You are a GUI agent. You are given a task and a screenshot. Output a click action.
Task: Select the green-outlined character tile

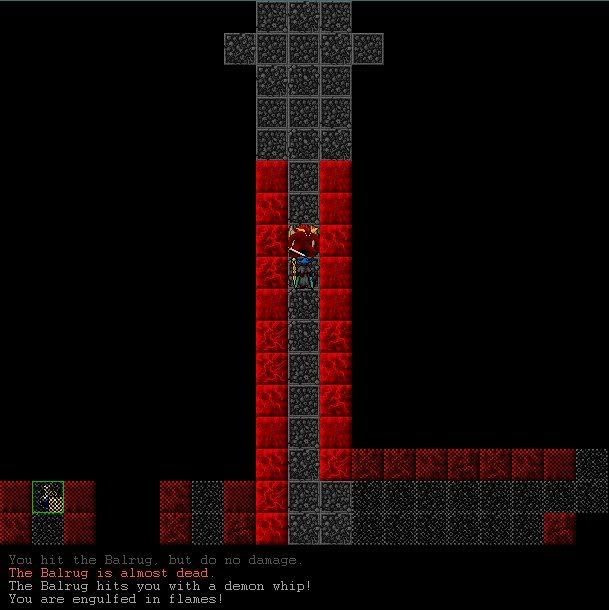[x=48, y=496]
